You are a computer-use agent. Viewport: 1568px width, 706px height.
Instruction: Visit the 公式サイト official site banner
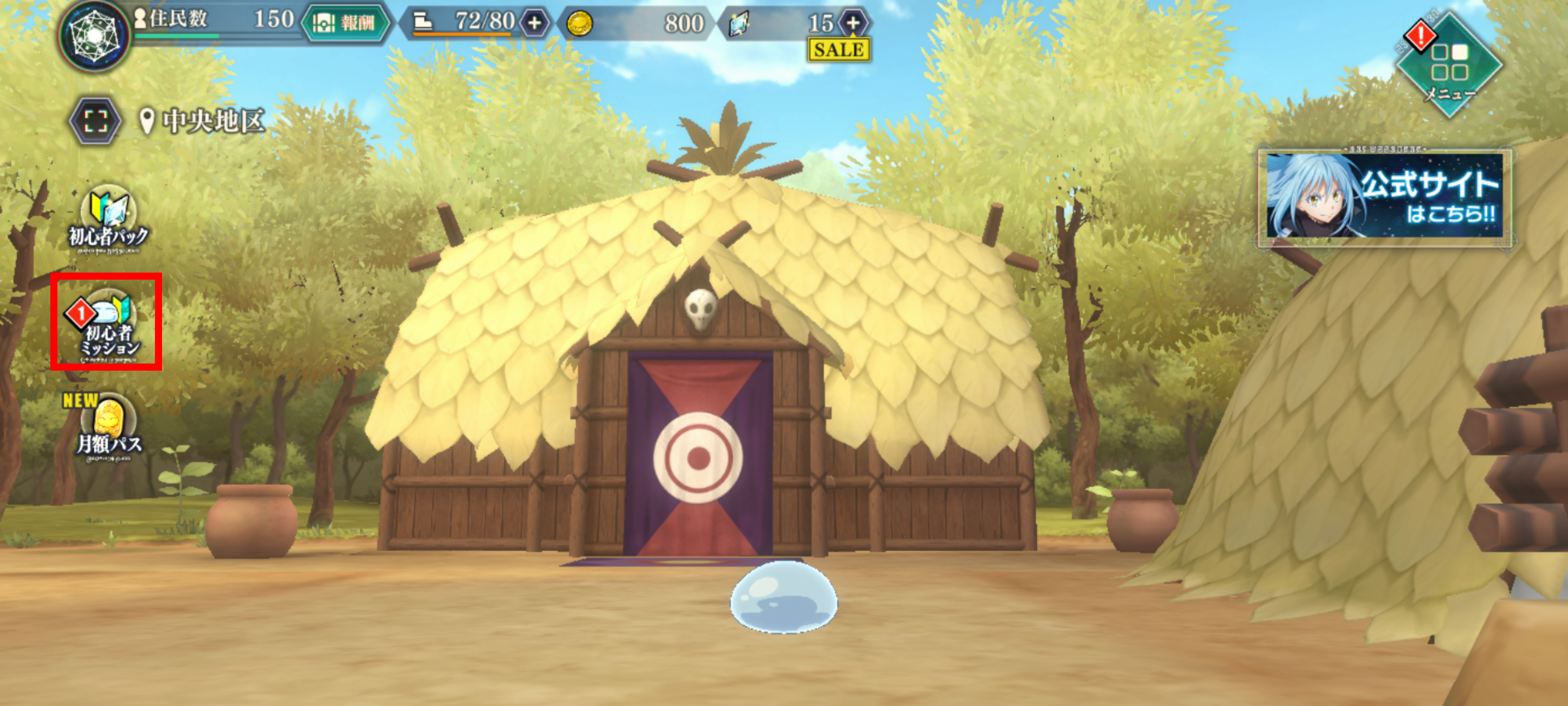(x=1384, y=195)
